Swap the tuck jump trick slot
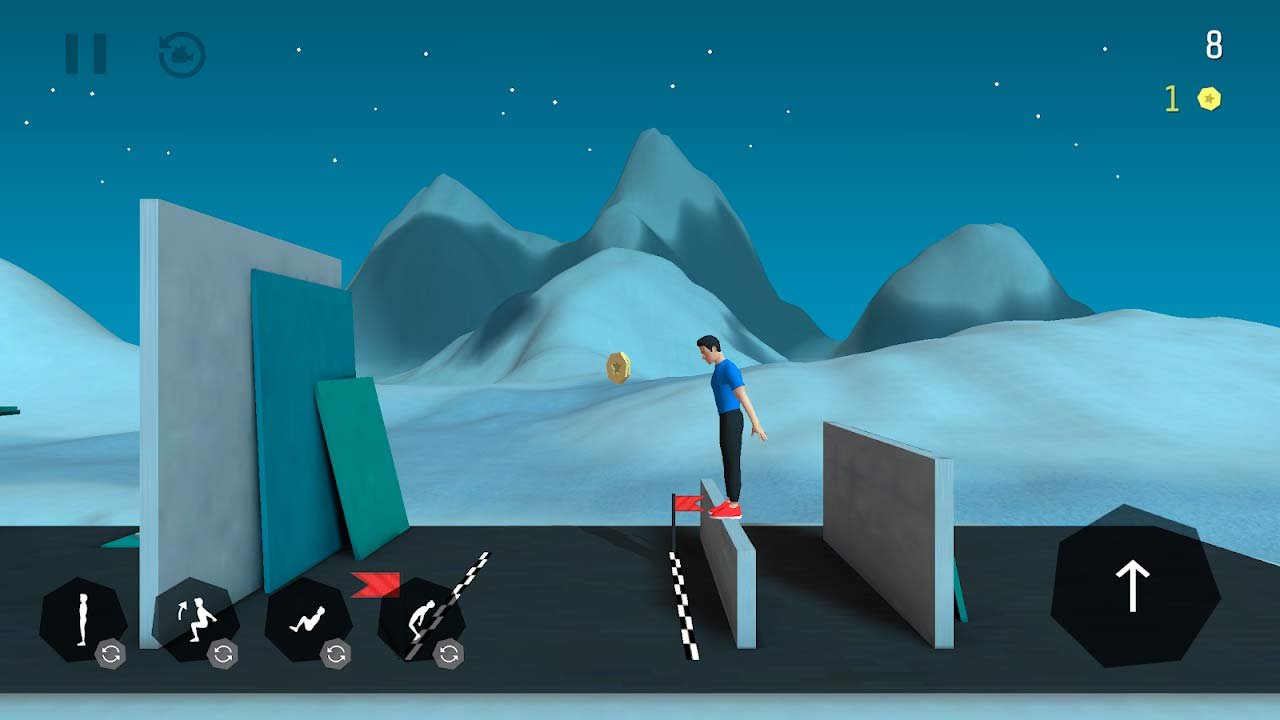The height and width of the screenshot is (720, 1280). (223, 654)
